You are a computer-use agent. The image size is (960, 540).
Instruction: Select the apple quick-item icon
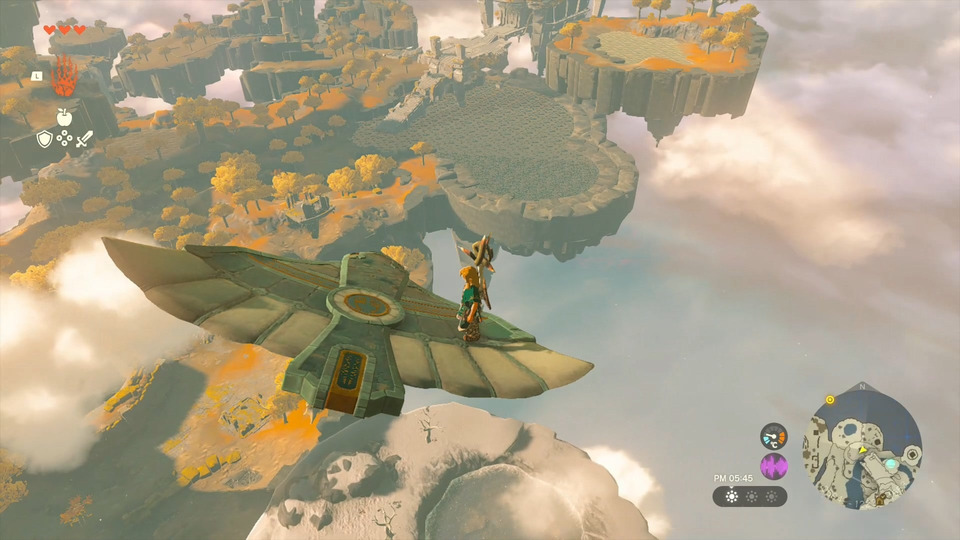[64, 118]
